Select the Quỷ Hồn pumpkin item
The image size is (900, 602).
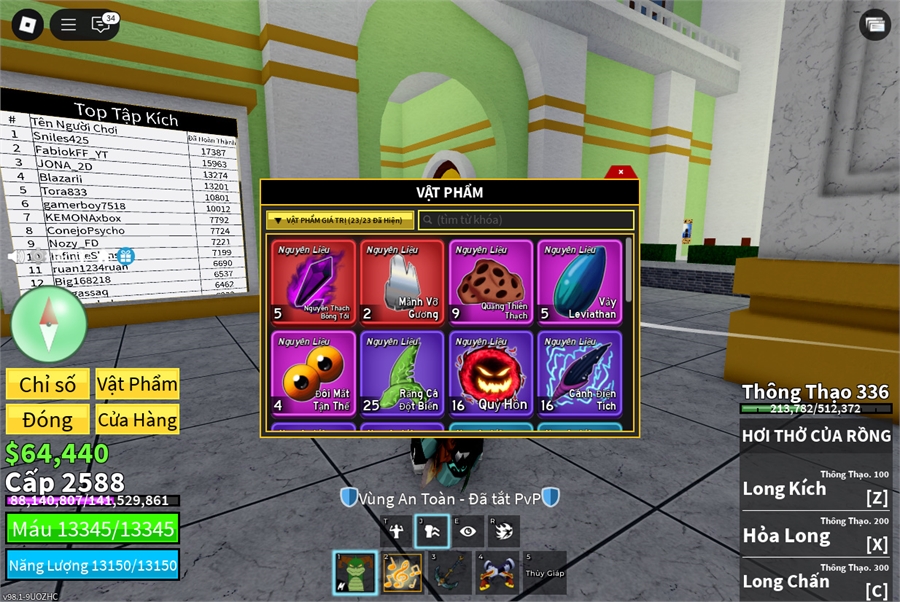(491, 373)
